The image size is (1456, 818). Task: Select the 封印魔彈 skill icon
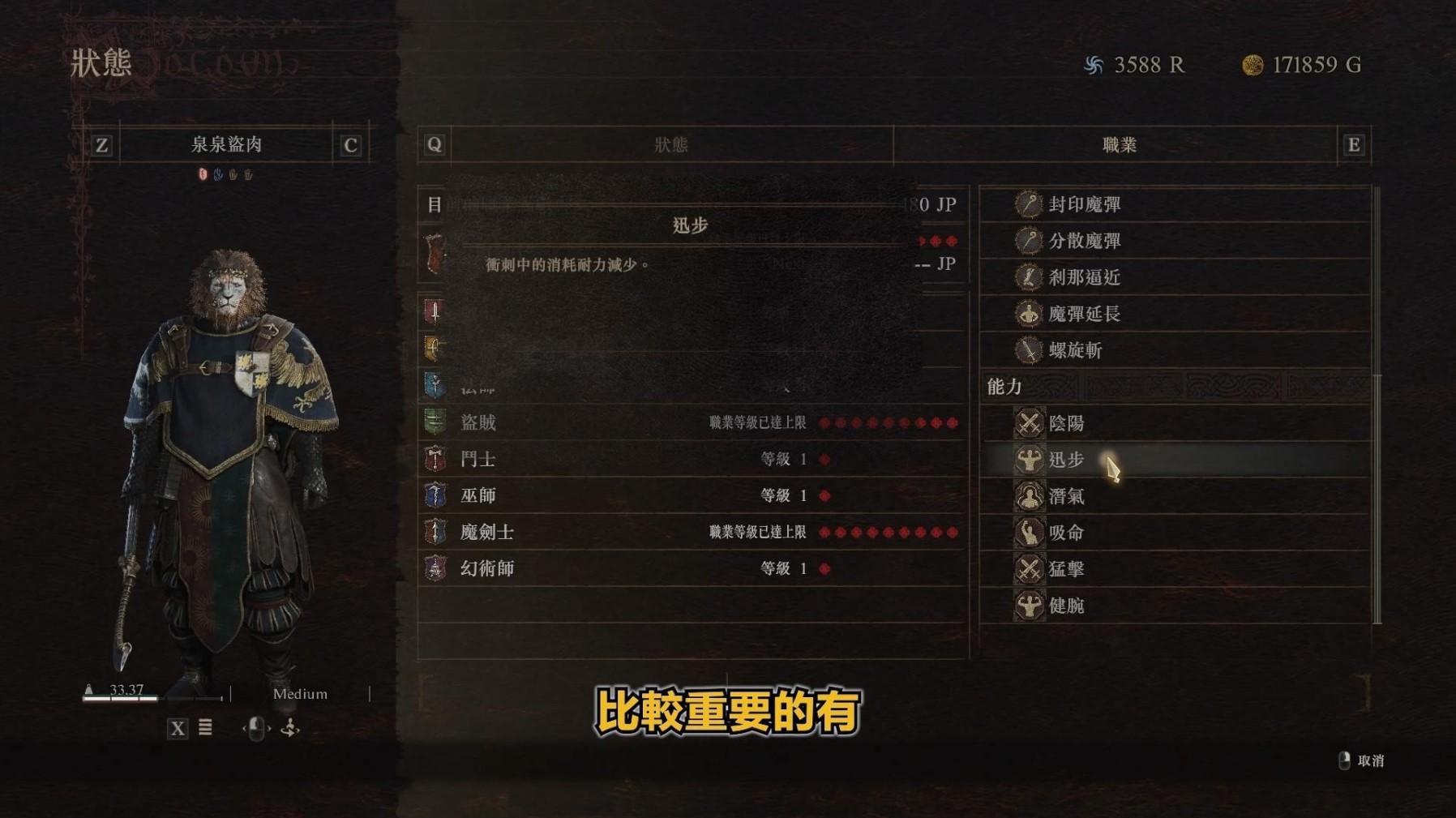pos(1028,205)
